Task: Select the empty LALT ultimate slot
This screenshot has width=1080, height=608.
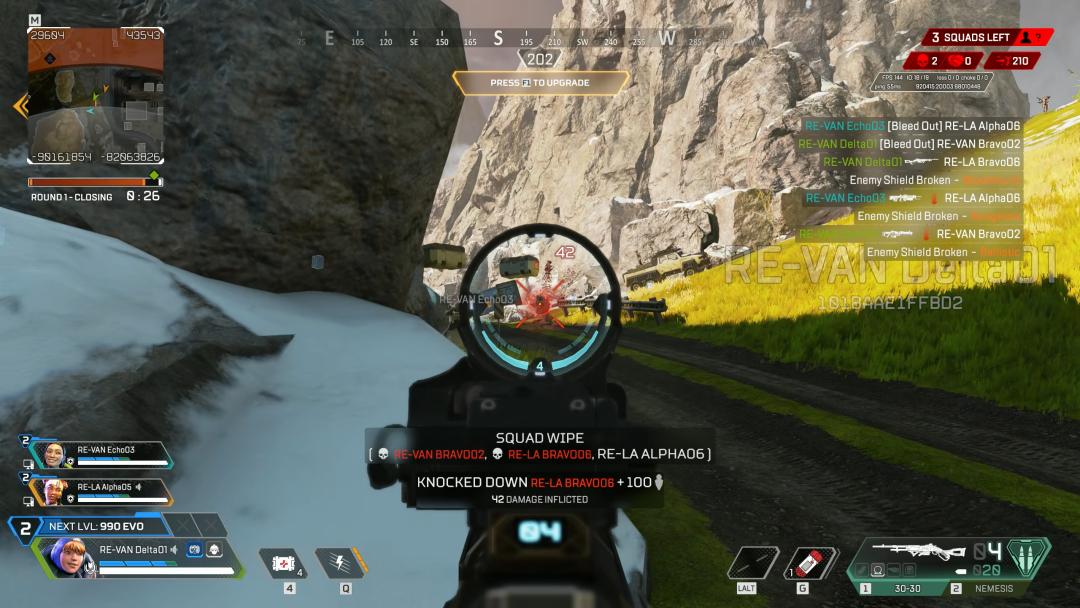Action: [753, 563]
